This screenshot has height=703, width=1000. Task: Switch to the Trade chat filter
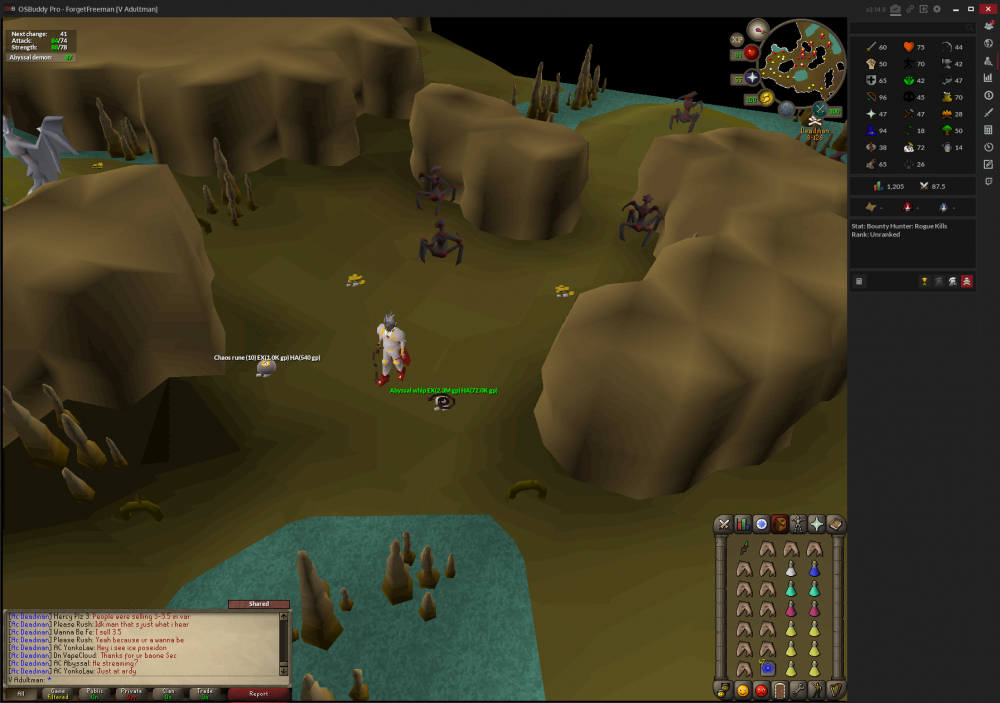click(204, 693)
